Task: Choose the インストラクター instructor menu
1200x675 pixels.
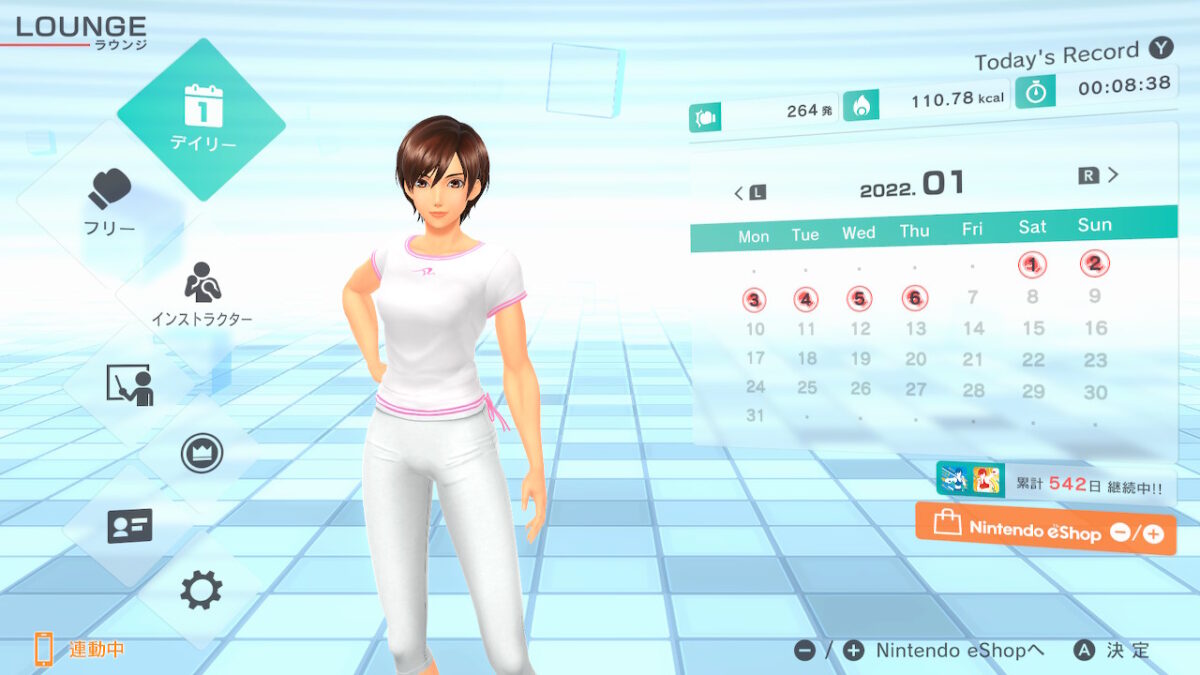Action: tap(202, 296)
